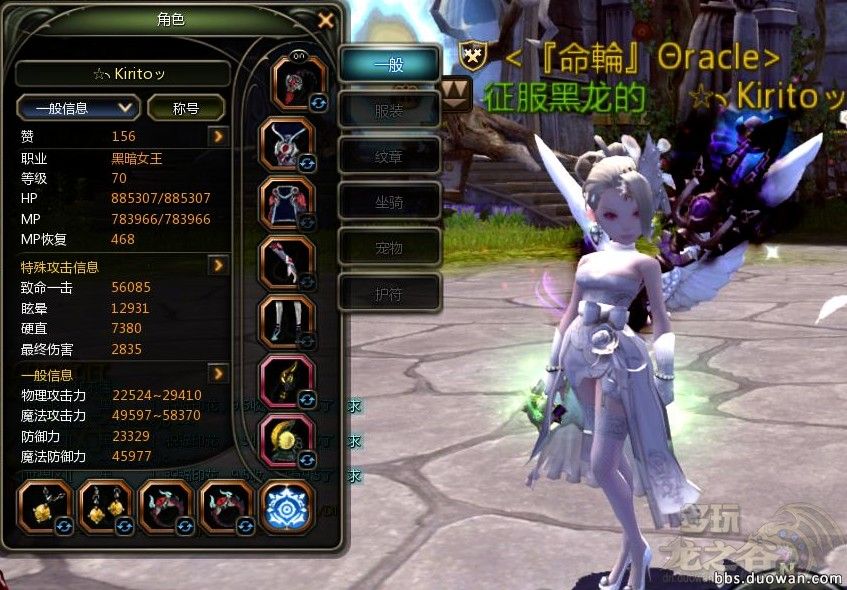Select the golden round secondary weapon slot
The image size is (847, 590).
[291, 440]
